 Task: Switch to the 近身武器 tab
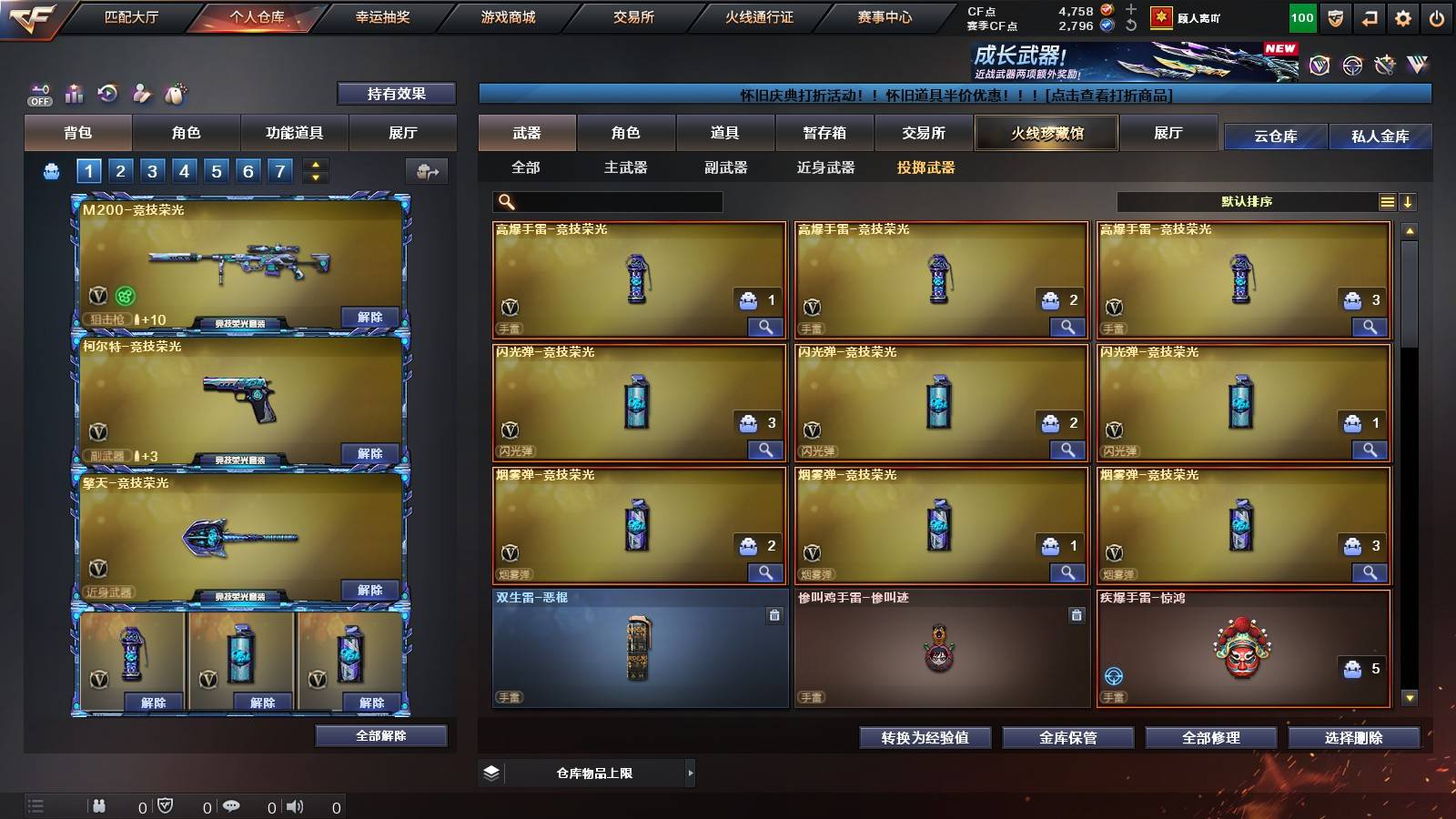tap(826, 167)
